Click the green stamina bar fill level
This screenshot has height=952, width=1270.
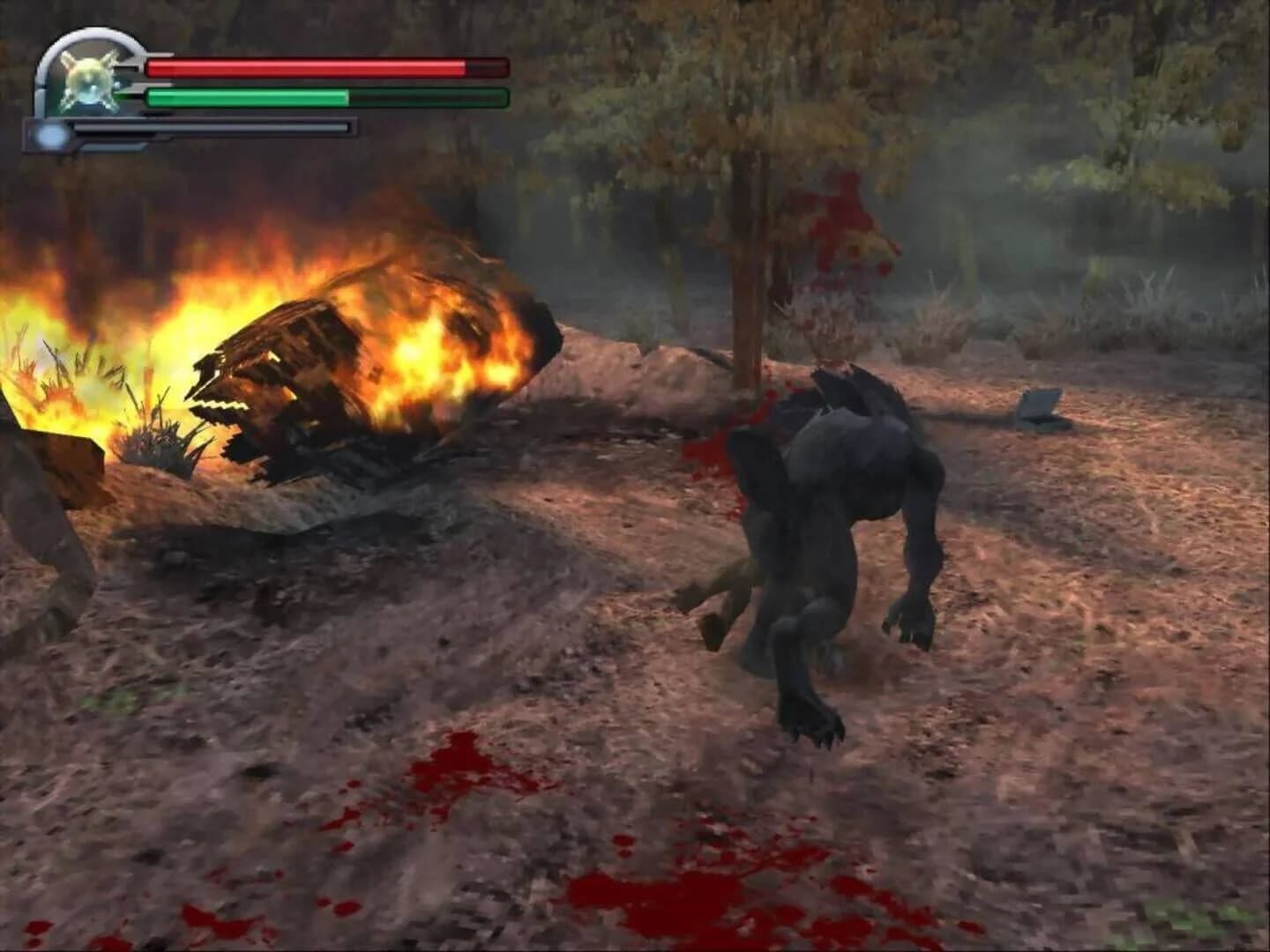click(x=247, y=95)
